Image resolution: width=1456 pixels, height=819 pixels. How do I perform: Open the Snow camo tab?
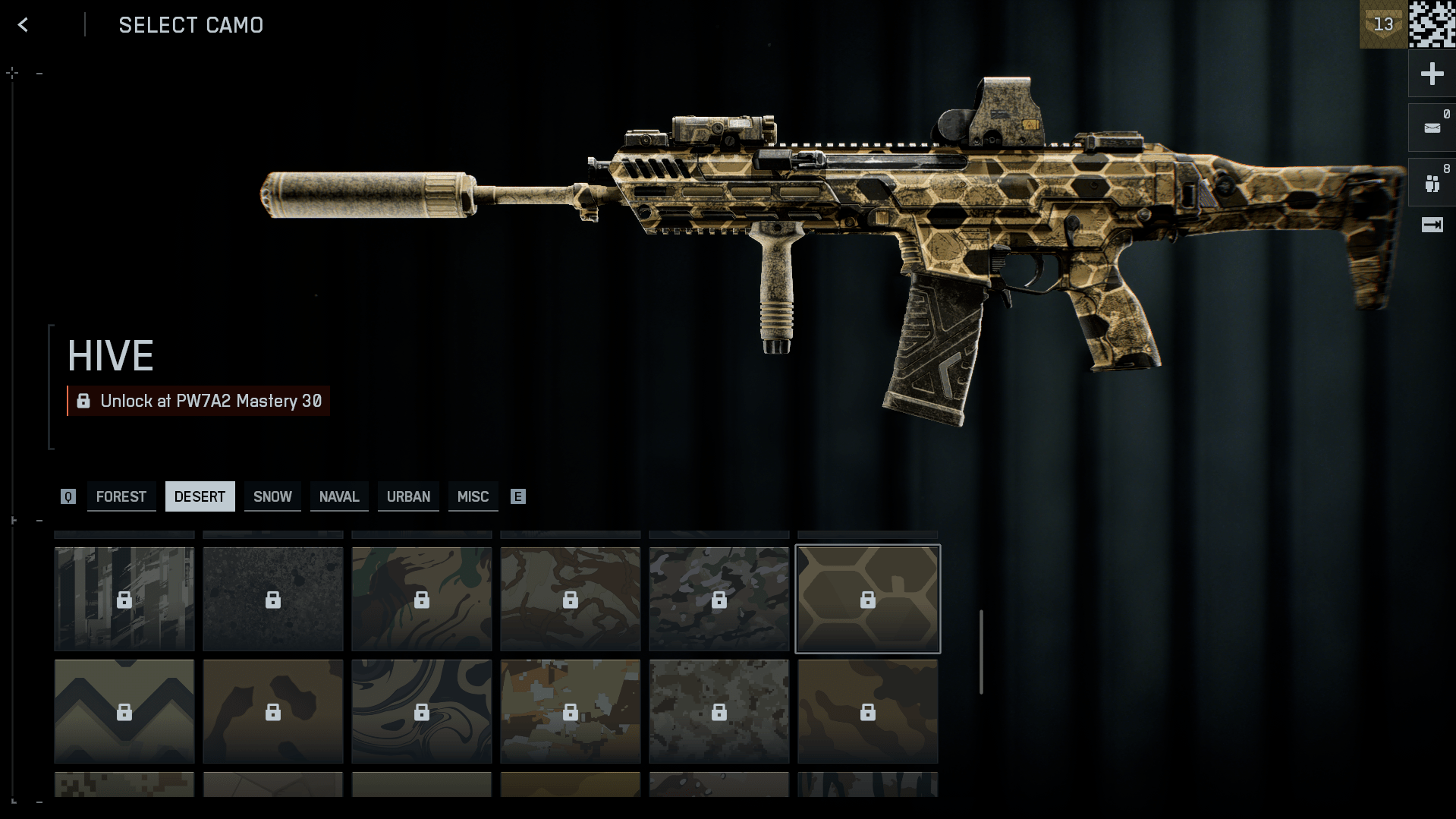point(272,496)
